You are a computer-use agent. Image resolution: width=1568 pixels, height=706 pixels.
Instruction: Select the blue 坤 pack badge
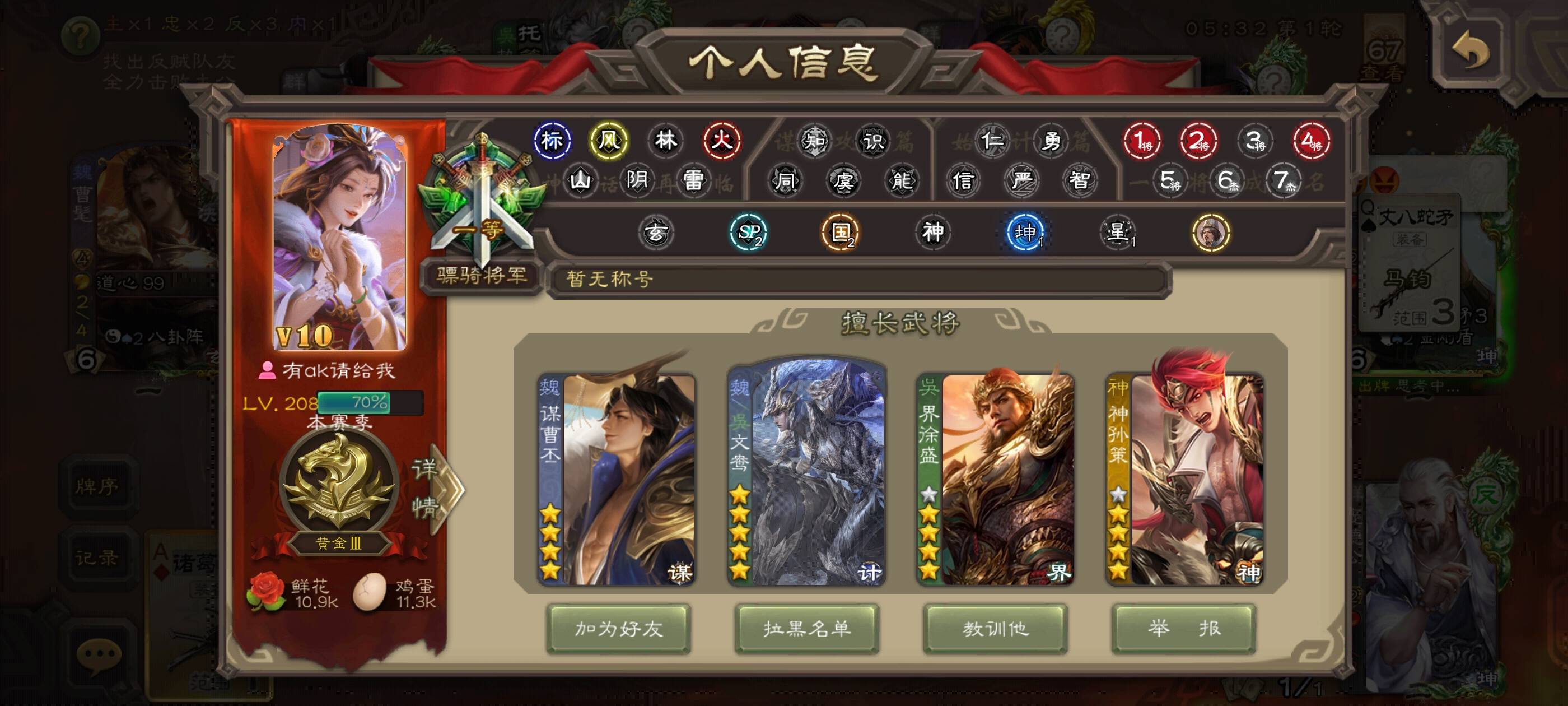click(1026, 232)
